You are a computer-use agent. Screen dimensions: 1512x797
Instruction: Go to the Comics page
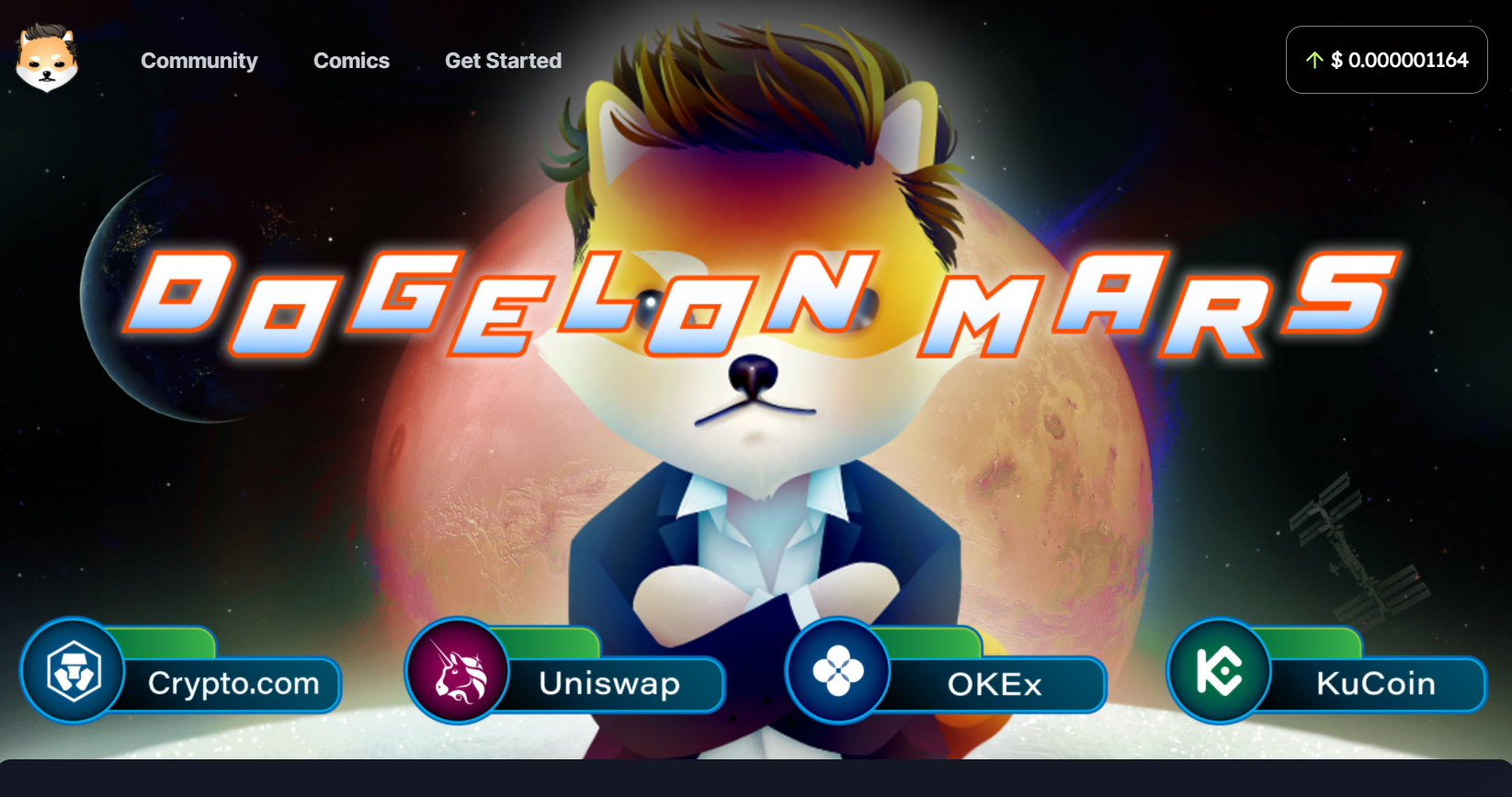pyautogui.click(x=351, y=61)
